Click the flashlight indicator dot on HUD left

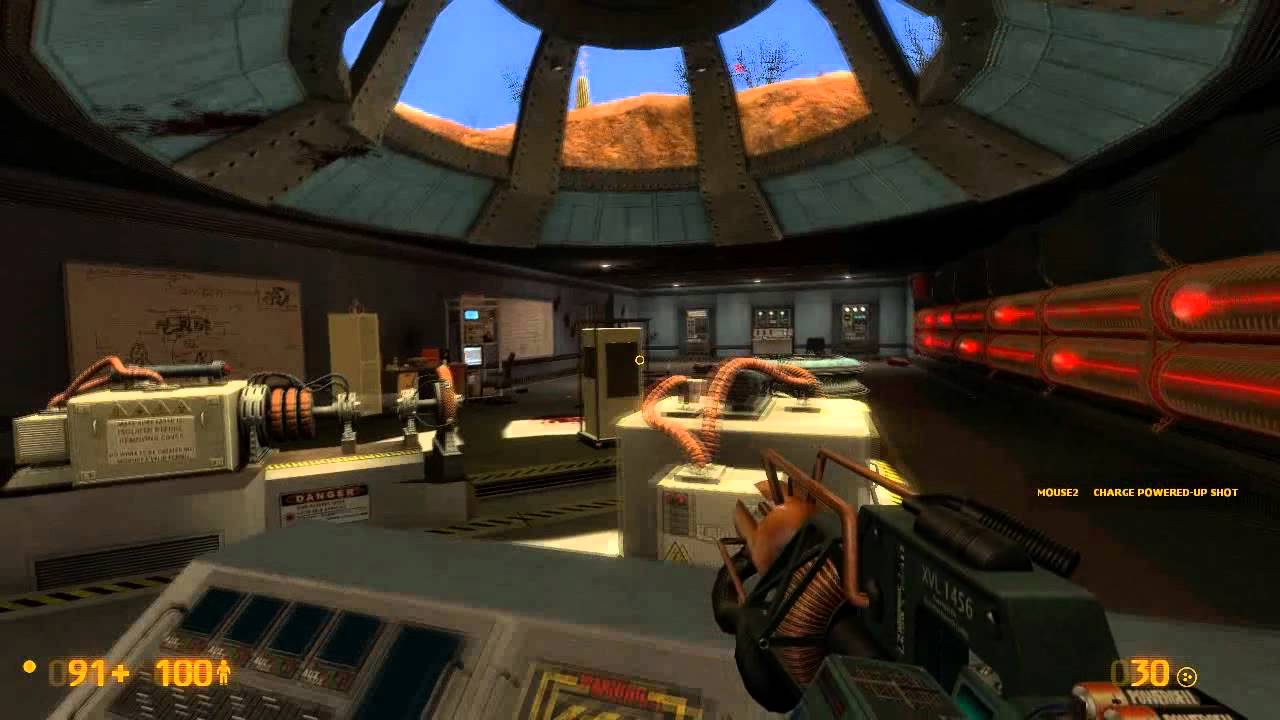point(28,667)
